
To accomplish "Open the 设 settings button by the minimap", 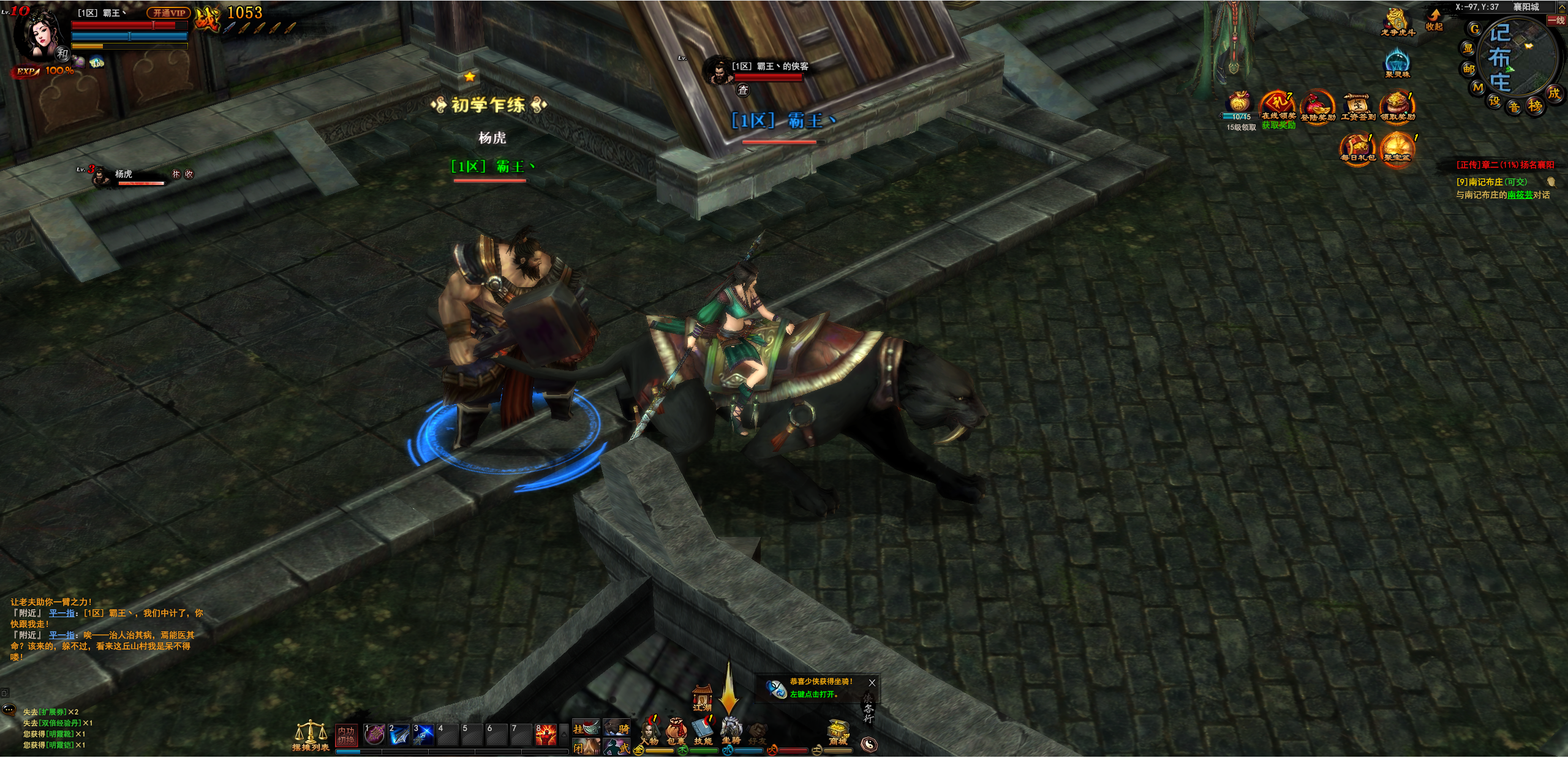I will (1494, 101).
